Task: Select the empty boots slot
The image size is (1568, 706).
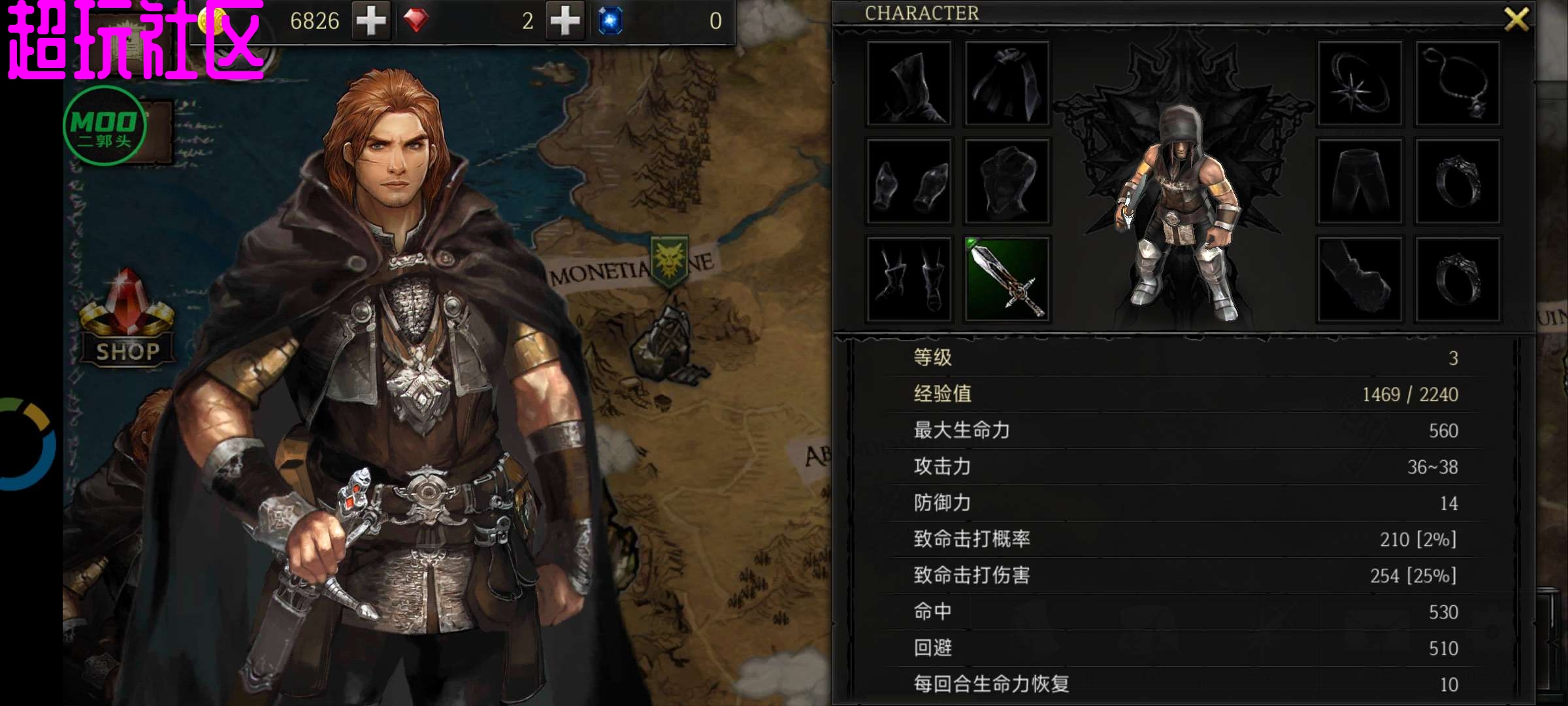Action: [x=909, y=279]
